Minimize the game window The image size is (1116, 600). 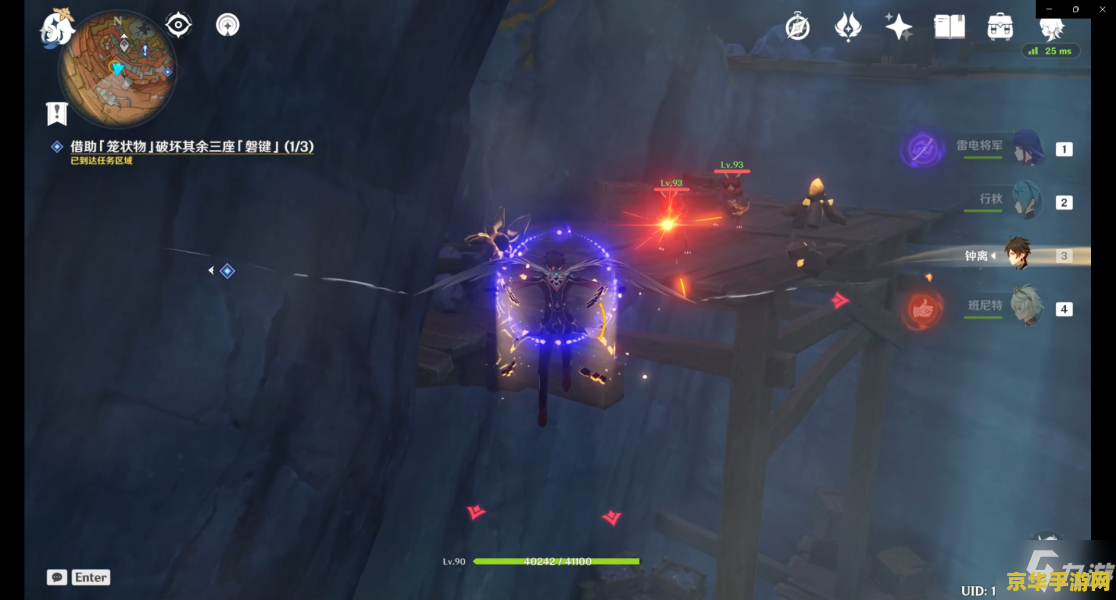tap(1048, 8)
